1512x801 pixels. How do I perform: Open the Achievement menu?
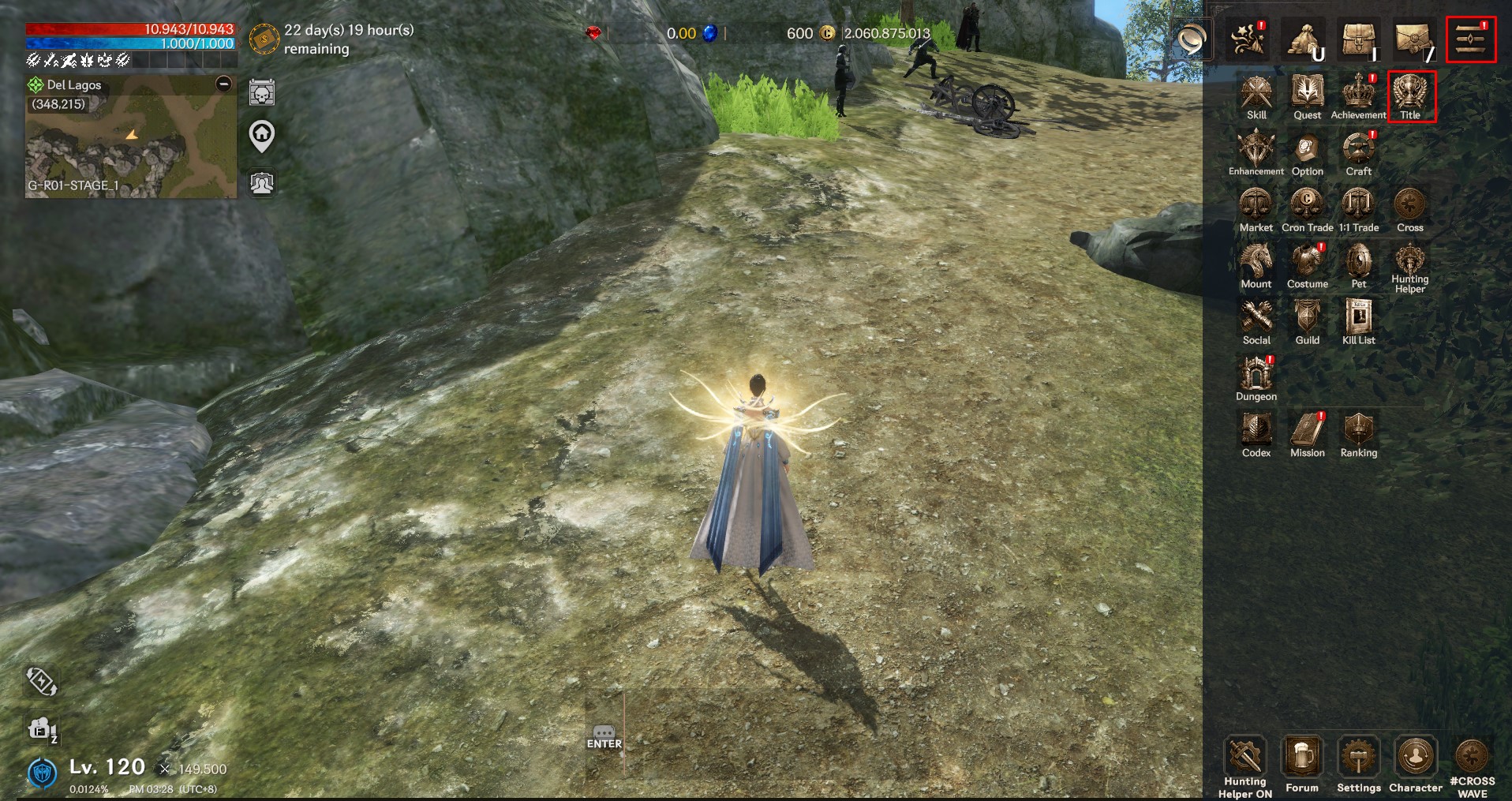coord(1358,95)
